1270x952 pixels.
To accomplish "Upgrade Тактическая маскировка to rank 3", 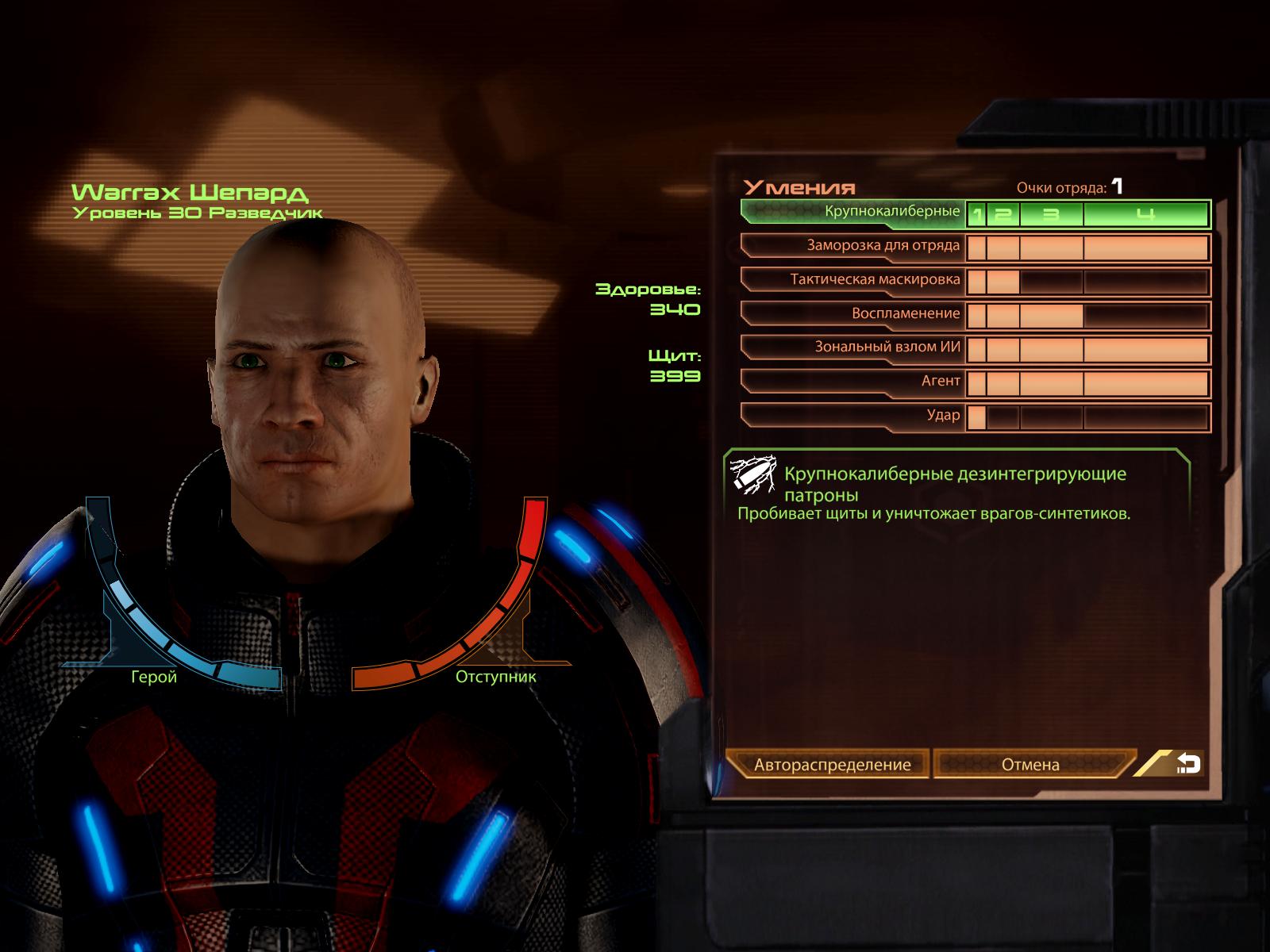I will coord(1051,282).
